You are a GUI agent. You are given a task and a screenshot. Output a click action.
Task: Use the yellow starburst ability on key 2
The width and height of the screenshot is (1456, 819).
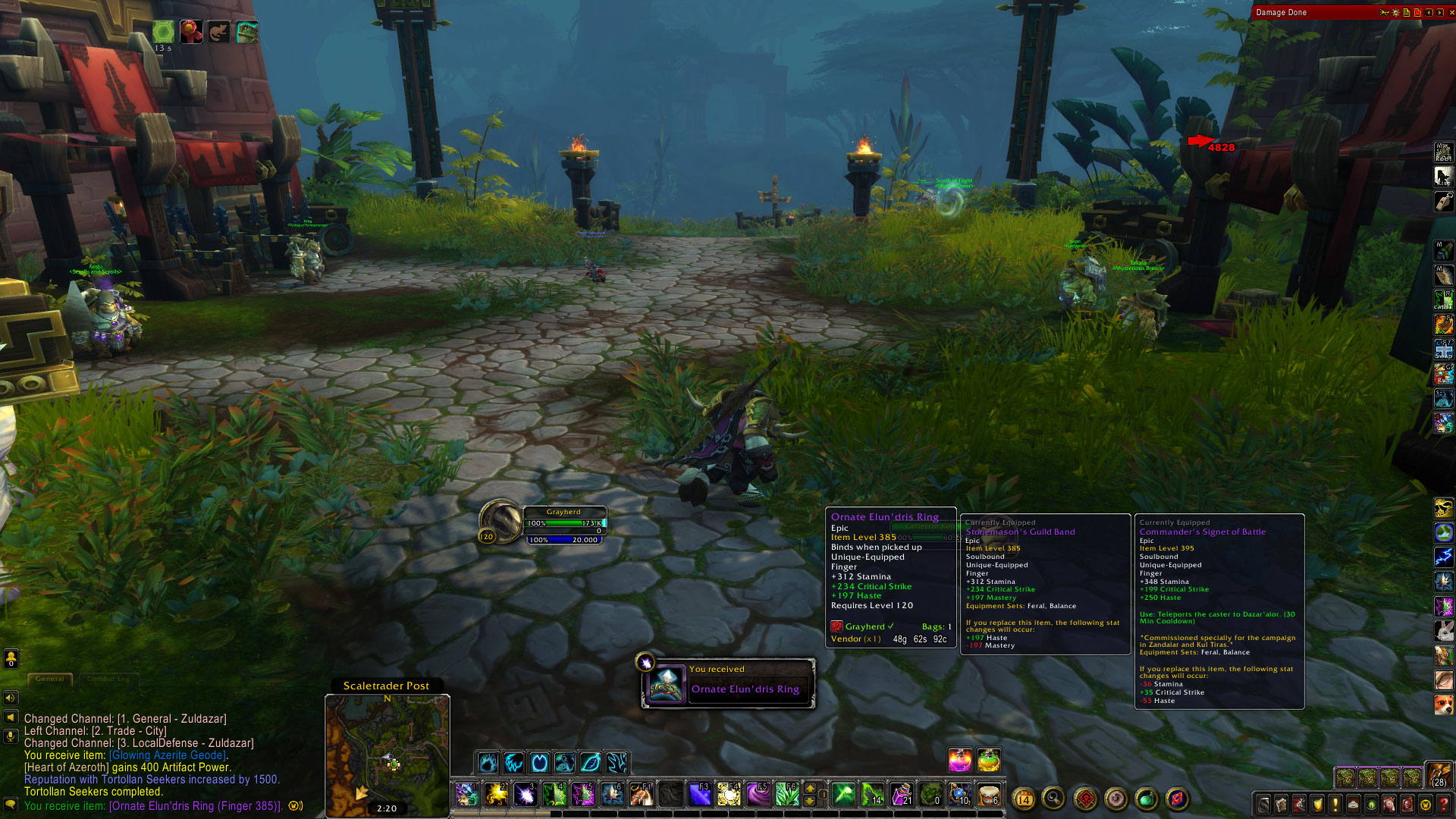[496, 794]
